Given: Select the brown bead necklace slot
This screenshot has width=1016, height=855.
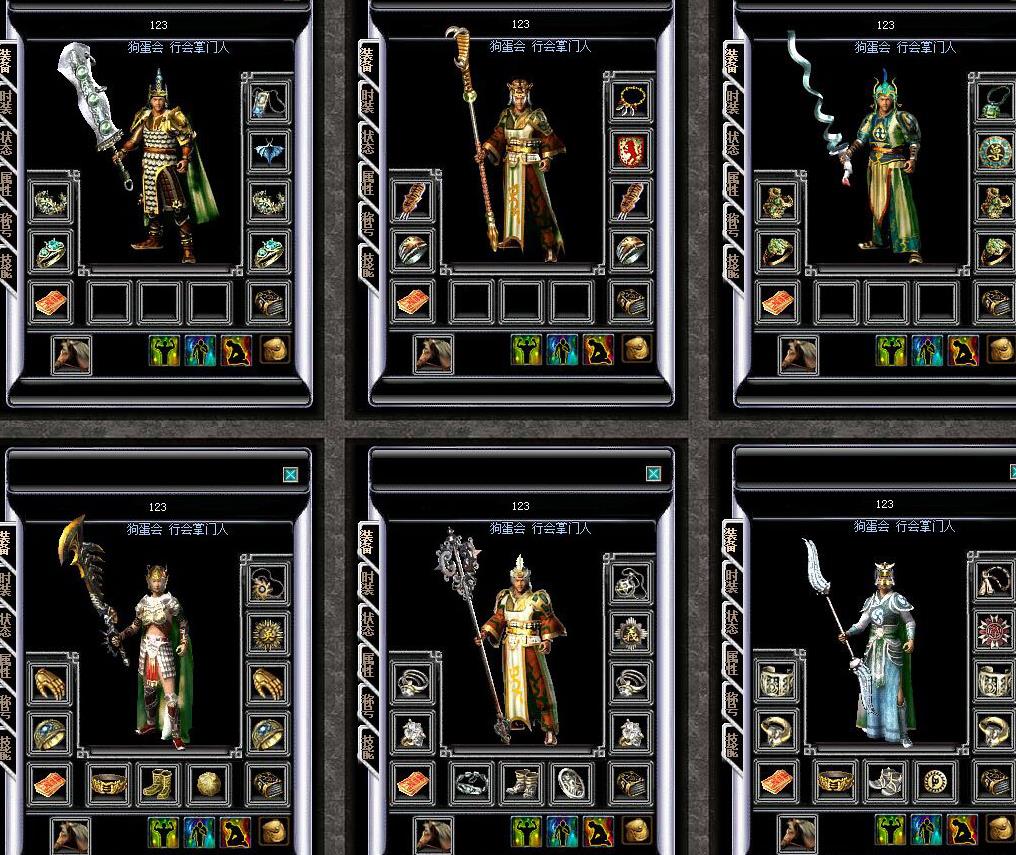Looking at the screenshot, I should 631,100.
